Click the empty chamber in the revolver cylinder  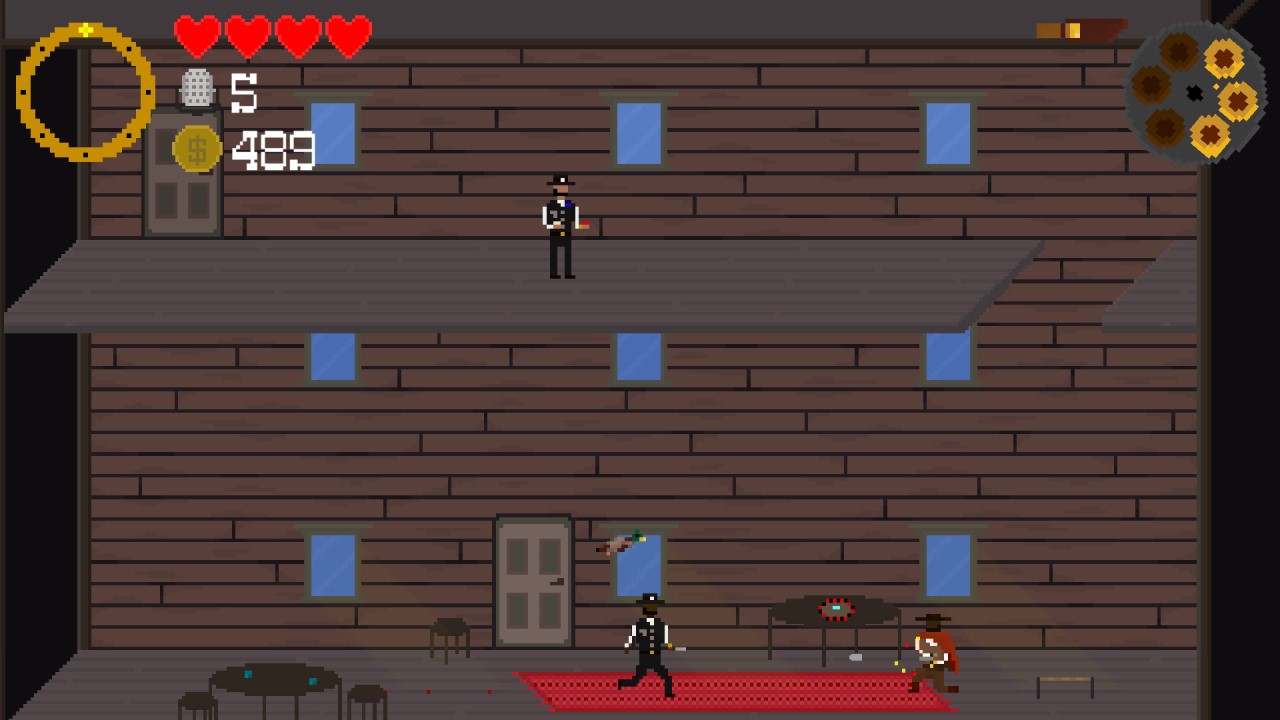coord(1152,88)
